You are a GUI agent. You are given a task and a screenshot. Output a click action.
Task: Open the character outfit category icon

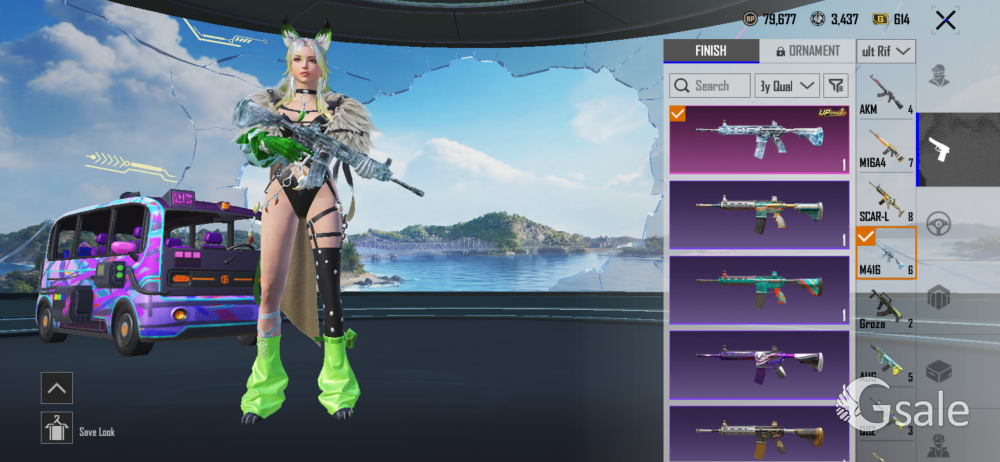tap(938, 77)
